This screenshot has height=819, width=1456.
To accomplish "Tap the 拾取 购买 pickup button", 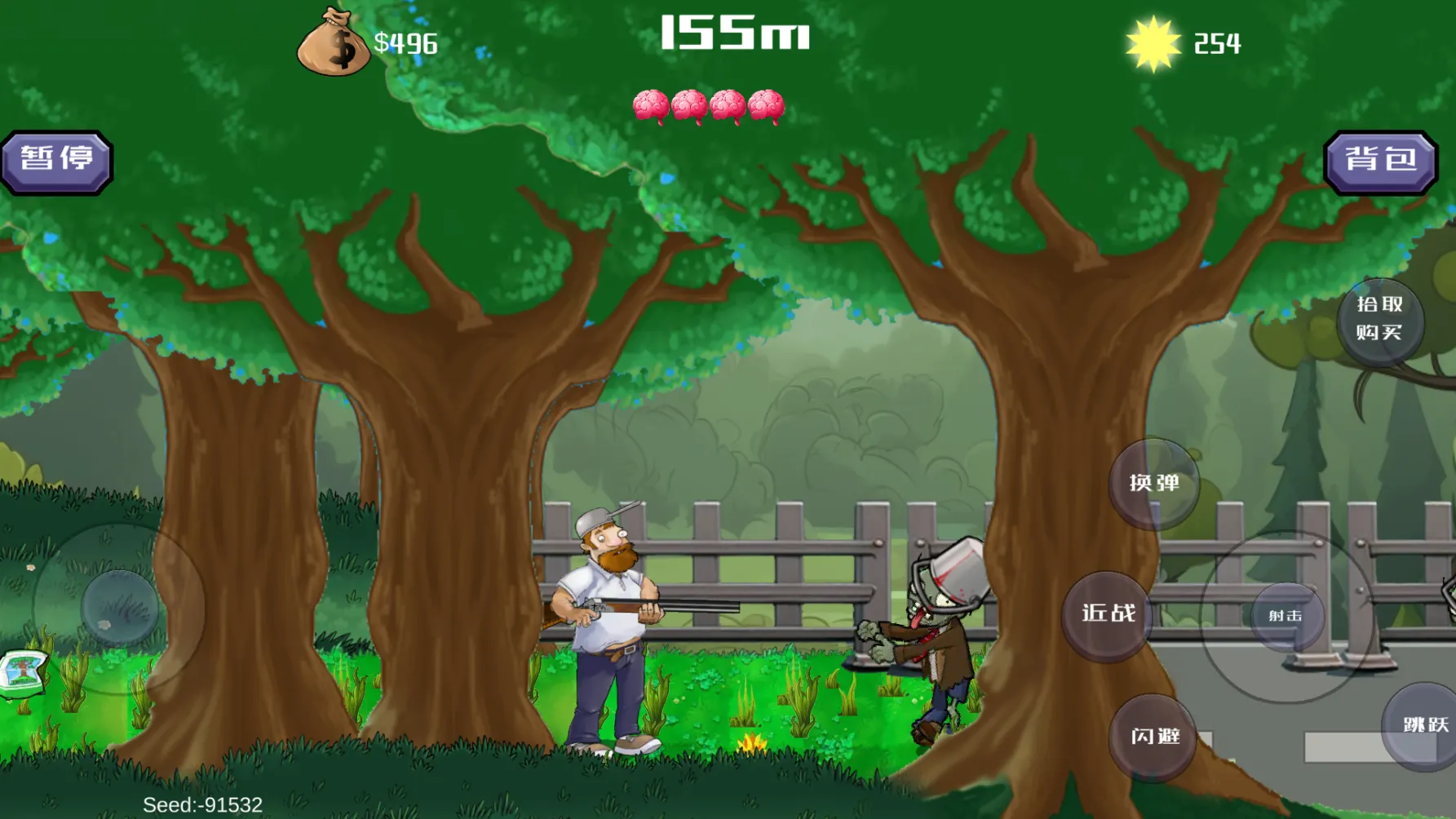I will click(x=1379, y=318).
